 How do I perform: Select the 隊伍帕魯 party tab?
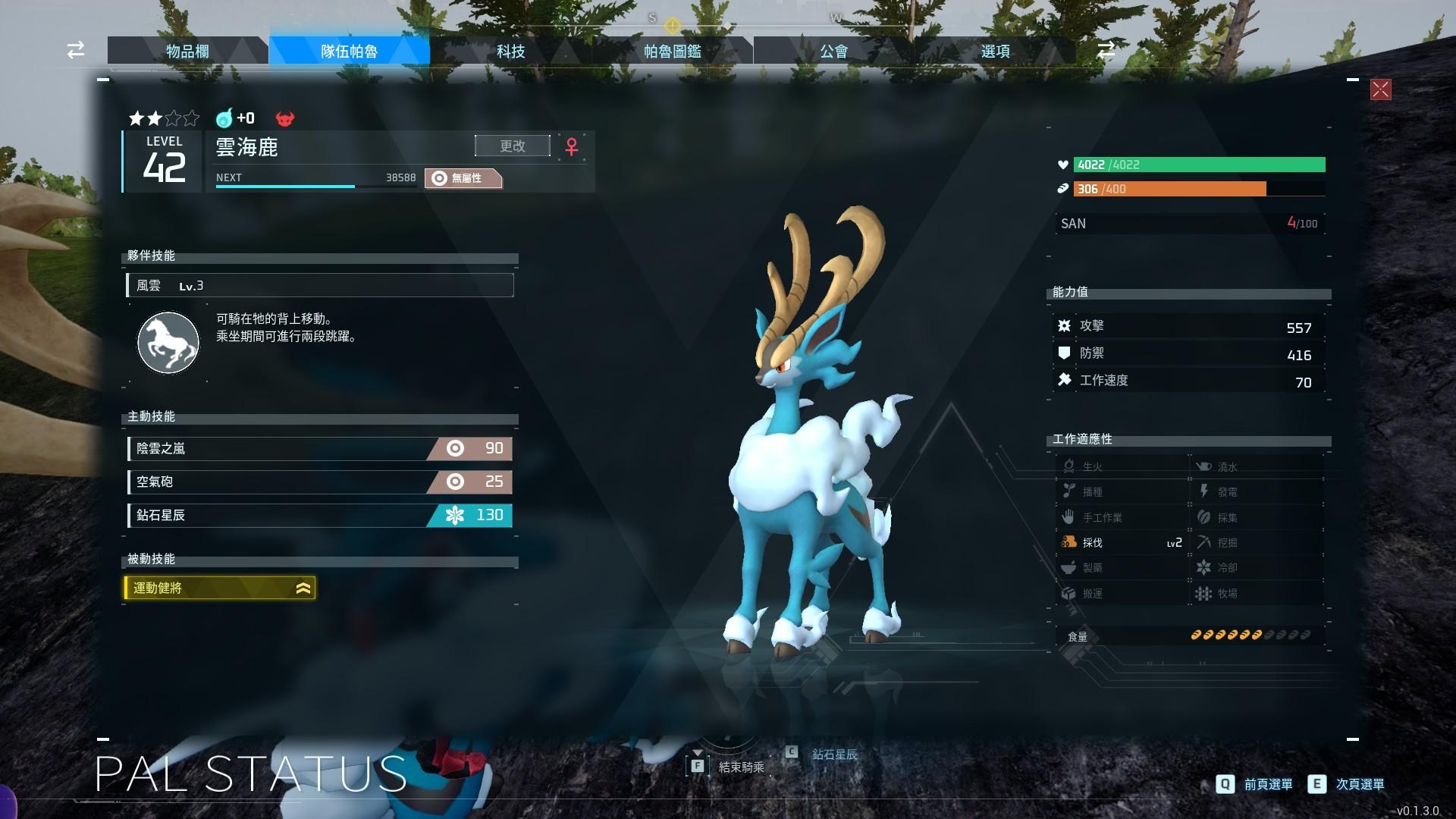(349, 51)
